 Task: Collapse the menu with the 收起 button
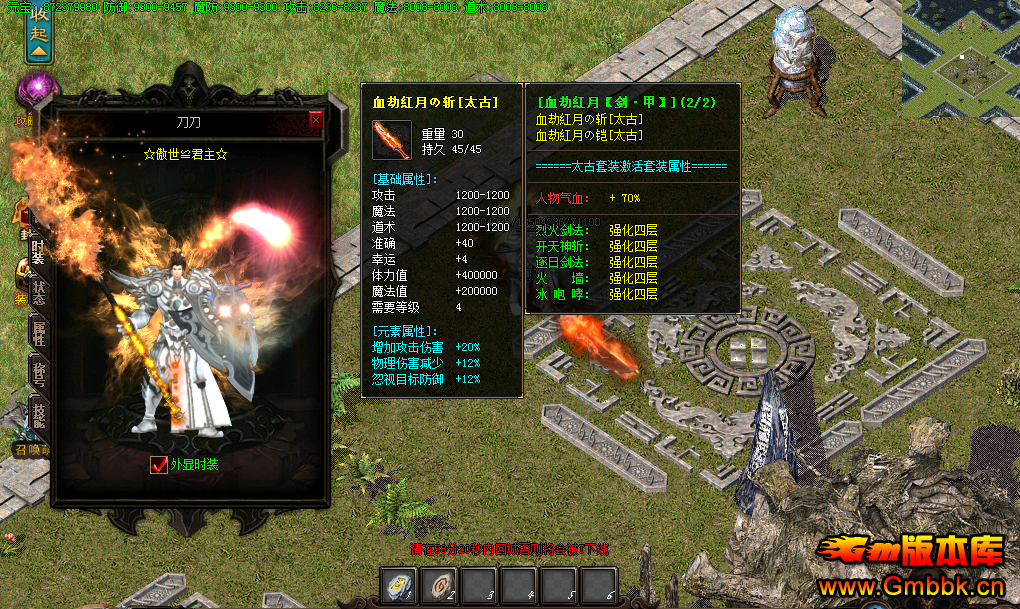(x=39, y=31)
